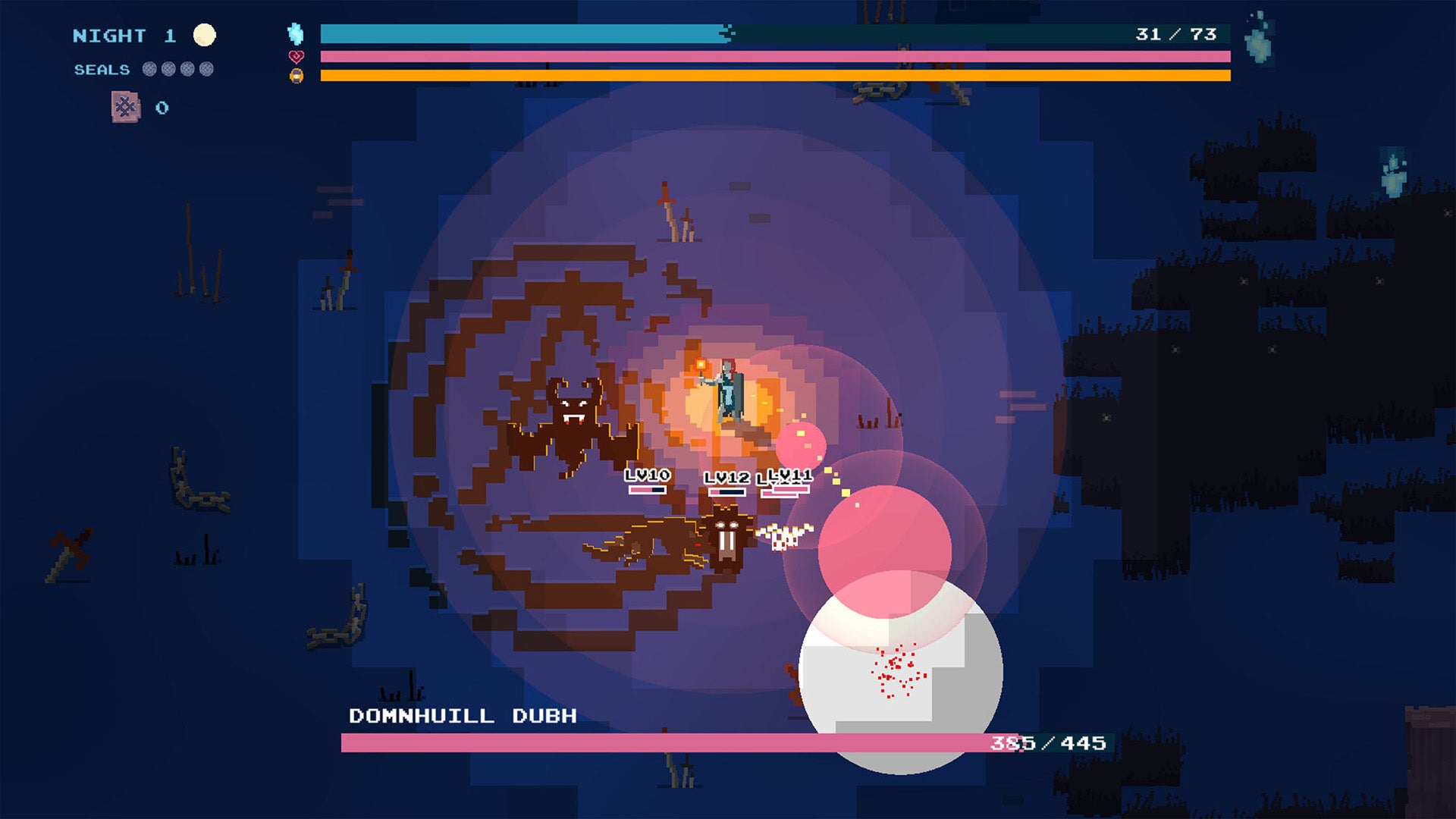Click the orange lantern stamina icon
The height and width of the screenshot is (819, 1456).
point(297,76)
